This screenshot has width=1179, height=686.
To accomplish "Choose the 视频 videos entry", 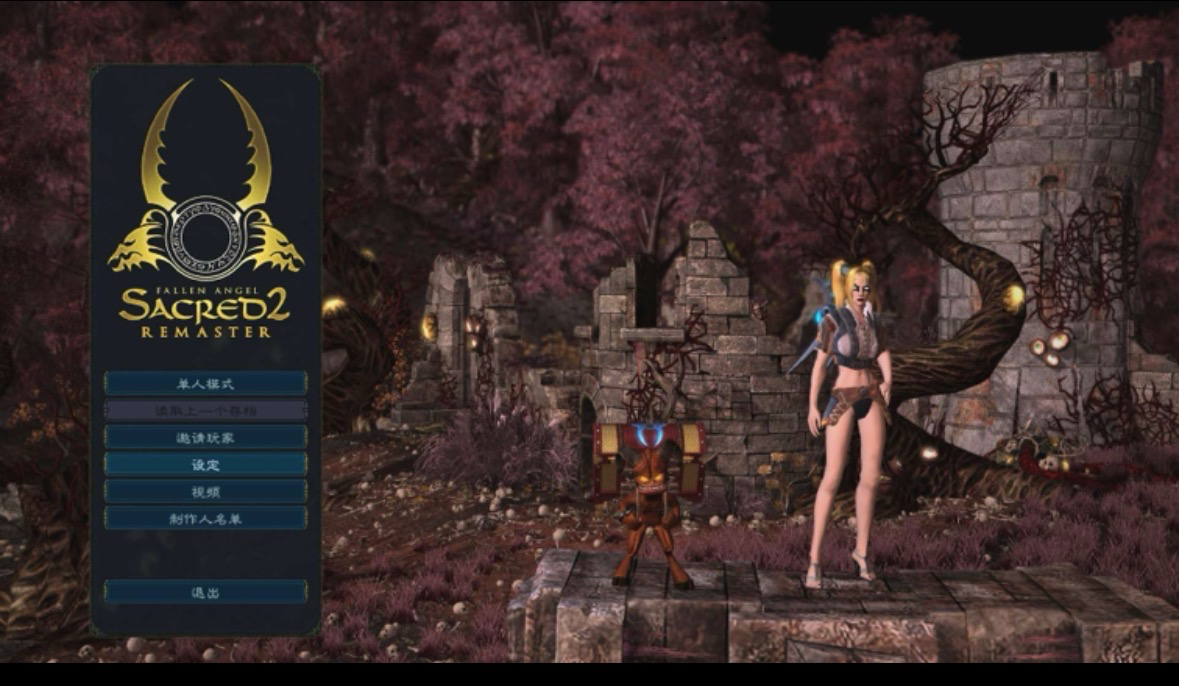I will [x=205, y=491].
